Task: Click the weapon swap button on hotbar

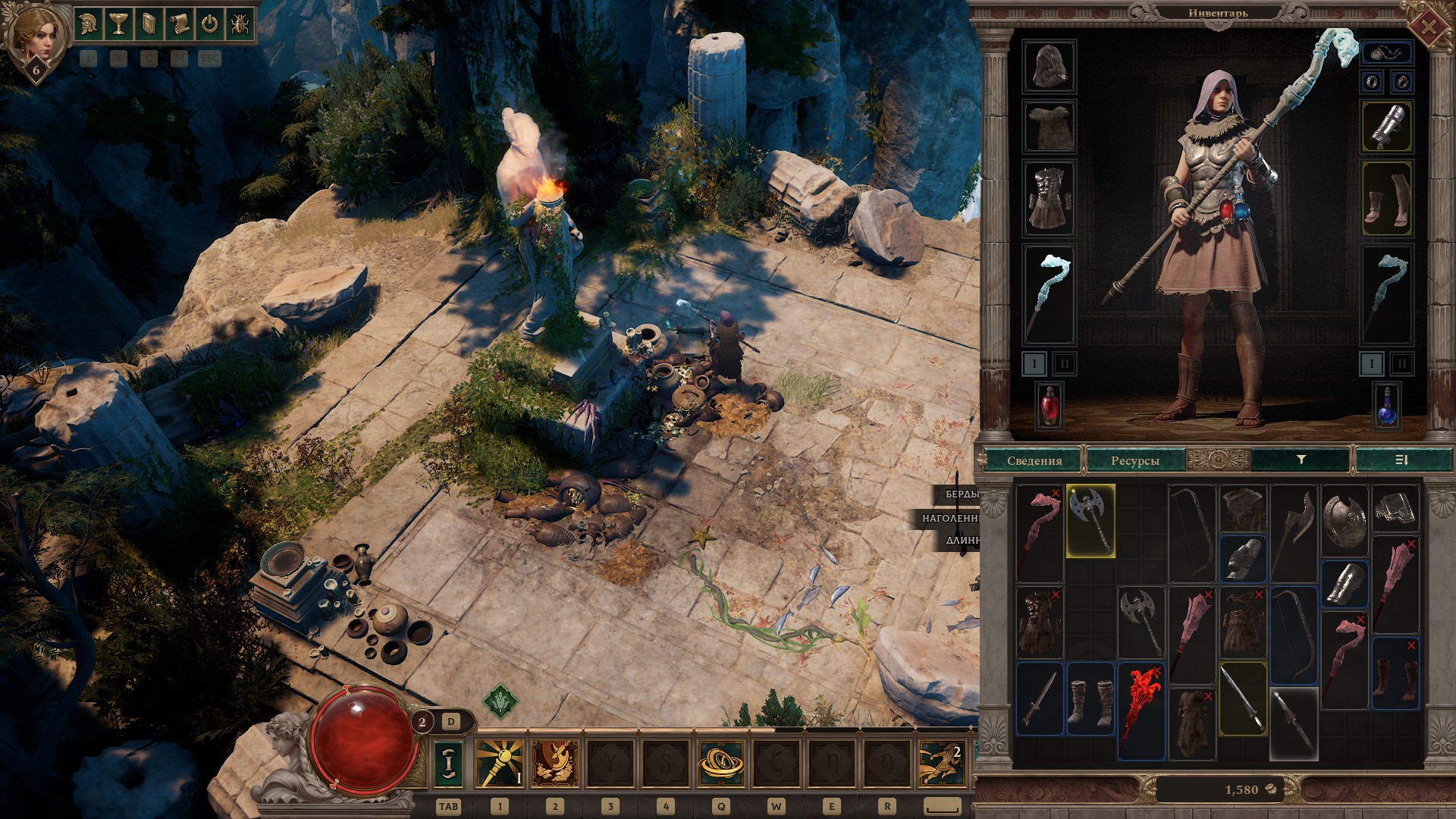Action: 448,762
